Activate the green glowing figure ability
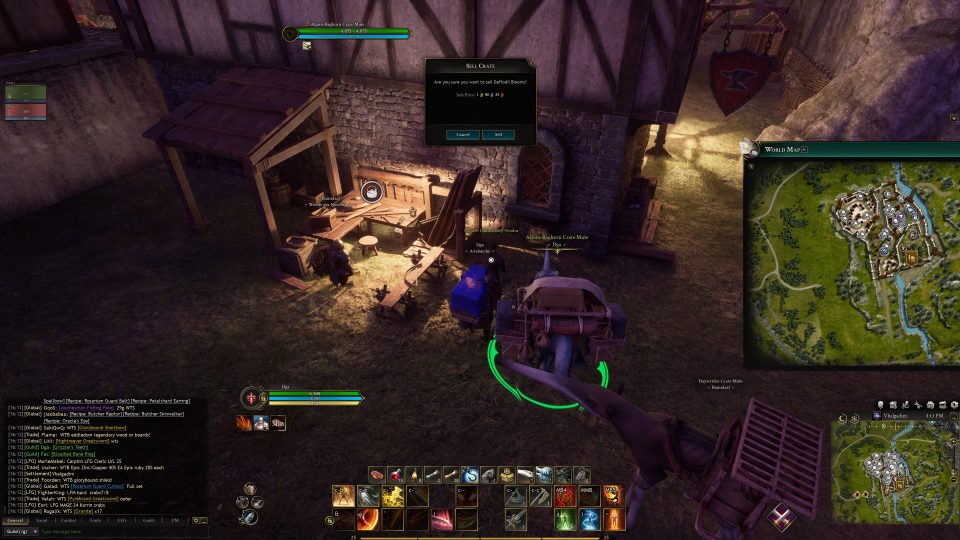 tap(565, 518)
